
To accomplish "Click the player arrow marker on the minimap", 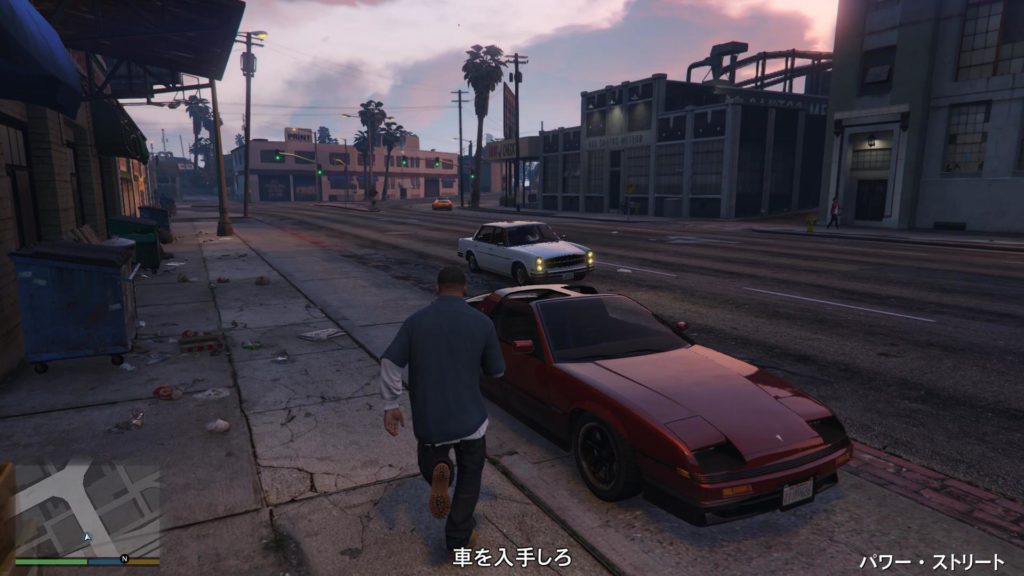I will click(x=87, y=537).
